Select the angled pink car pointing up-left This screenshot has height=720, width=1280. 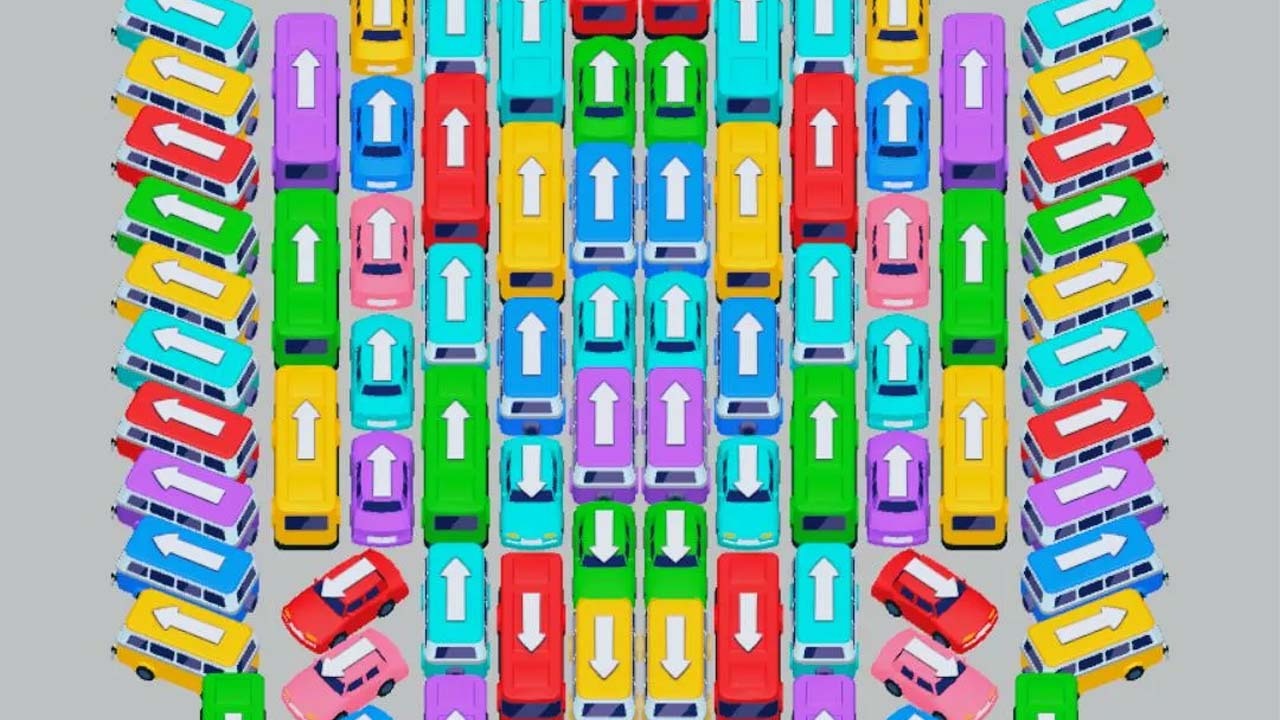pos(344,672)
